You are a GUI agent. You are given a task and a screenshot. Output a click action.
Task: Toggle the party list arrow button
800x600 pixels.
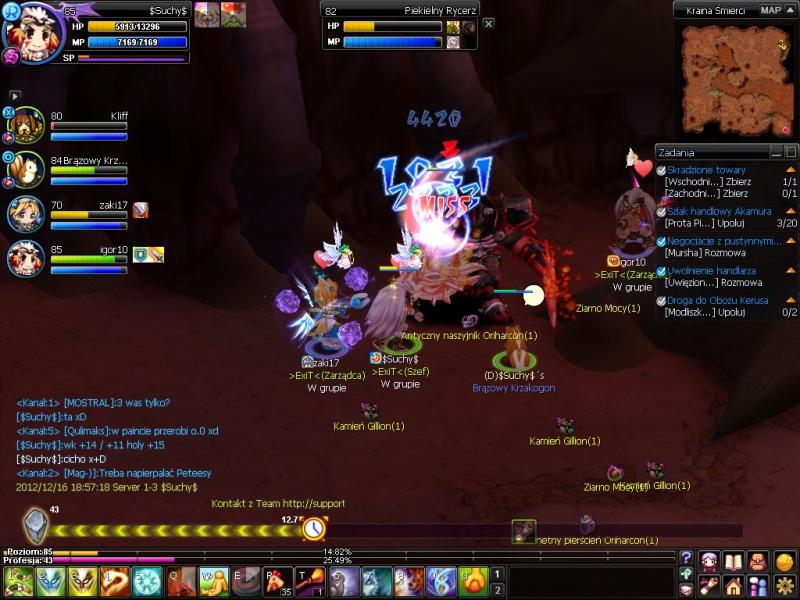point(15,95)
